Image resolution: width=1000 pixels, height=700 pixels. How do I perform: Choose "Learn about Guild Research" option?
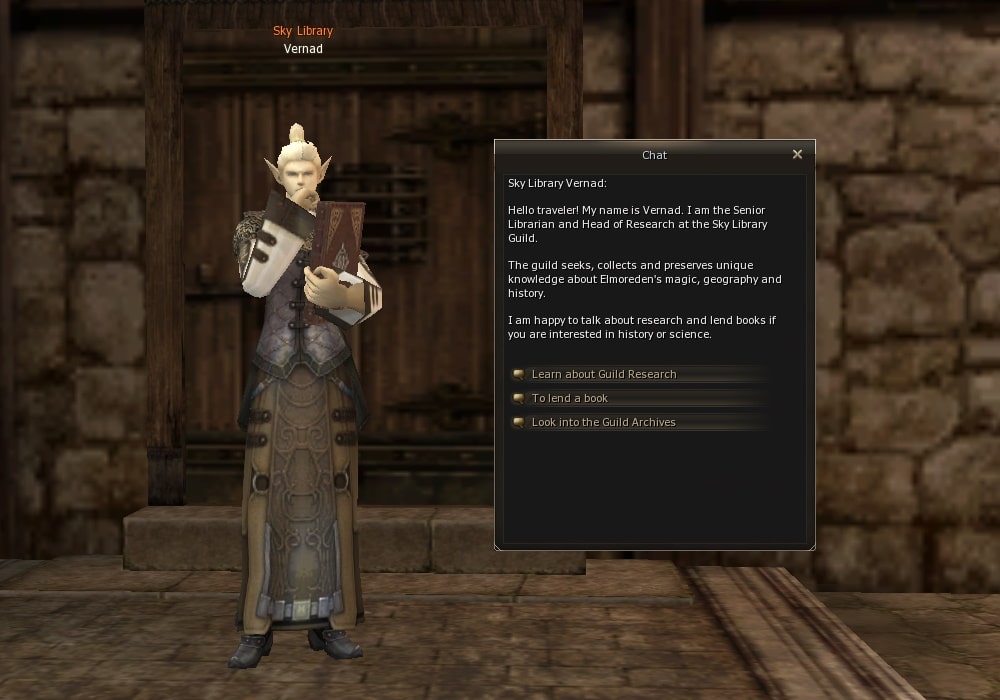pyautogui.click(x=604, y=374)
